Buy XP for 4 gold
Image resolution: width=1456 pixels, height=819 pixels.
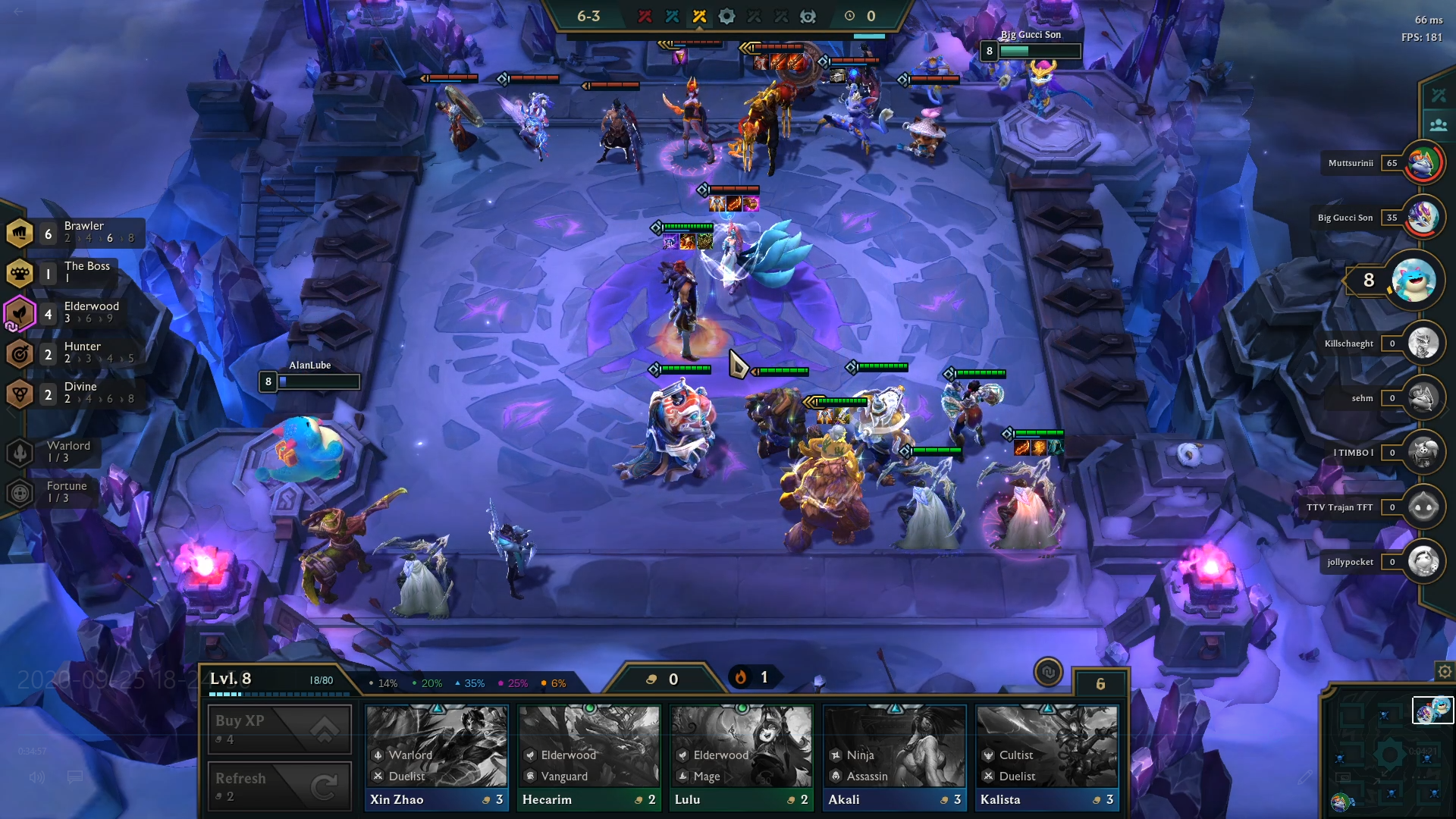(278, 728)
